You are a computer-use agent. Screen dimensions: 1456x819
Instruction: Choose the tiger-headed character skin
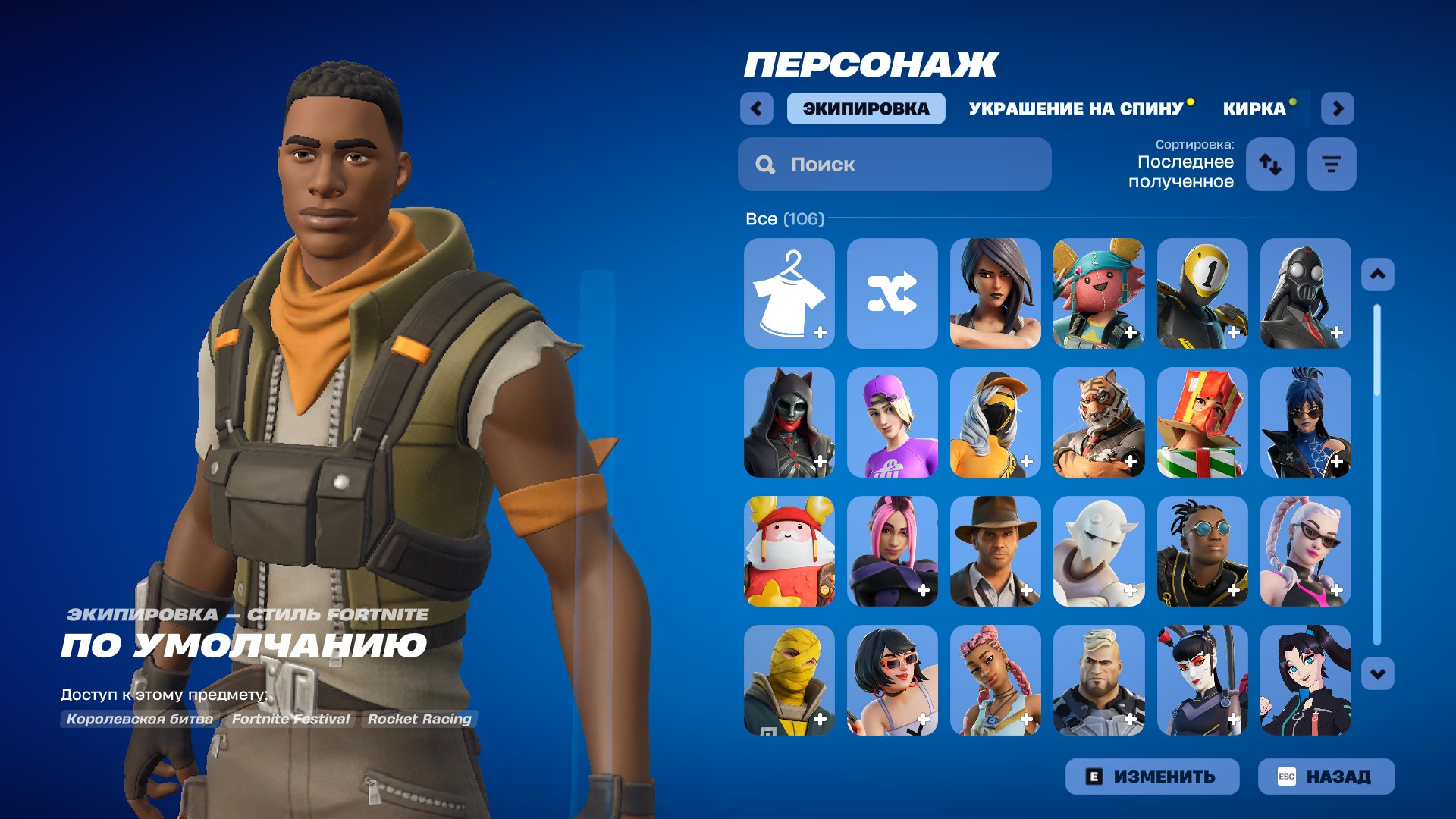(x=1098, y=422)
